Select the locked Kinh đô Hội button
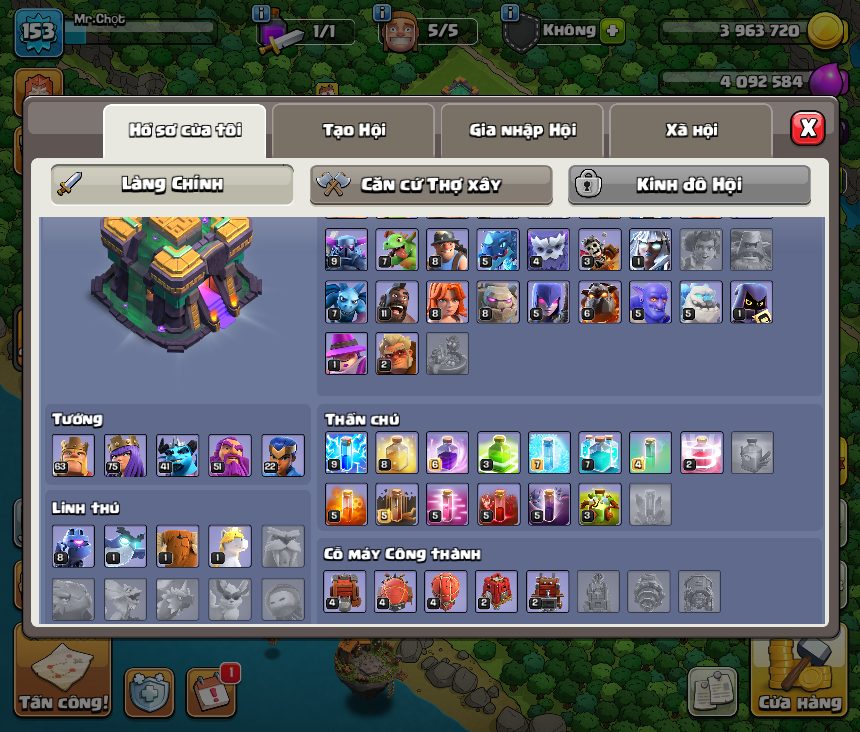Viewport: 860px width, 732px height. point(689,184)
